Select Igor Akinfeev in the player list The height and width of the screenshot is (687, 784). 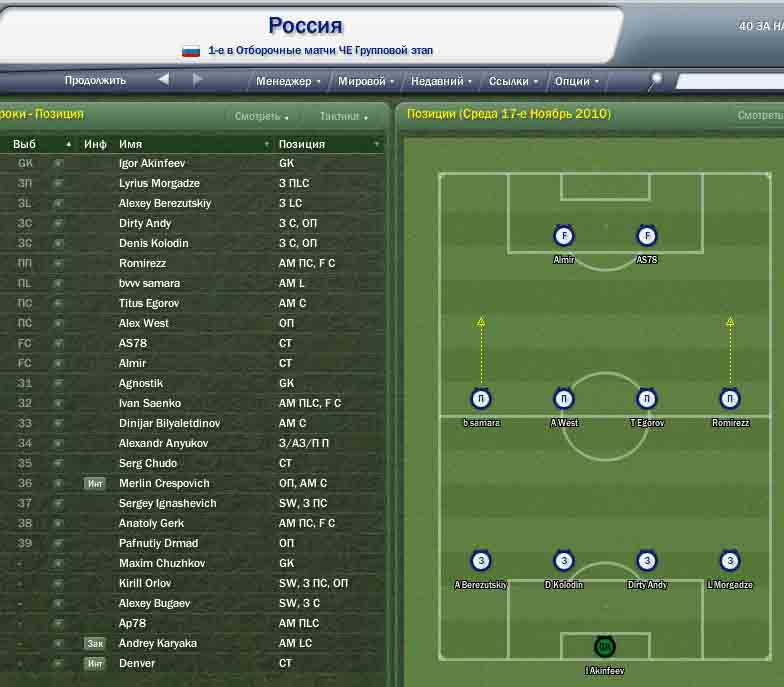[x=152, y=163]
